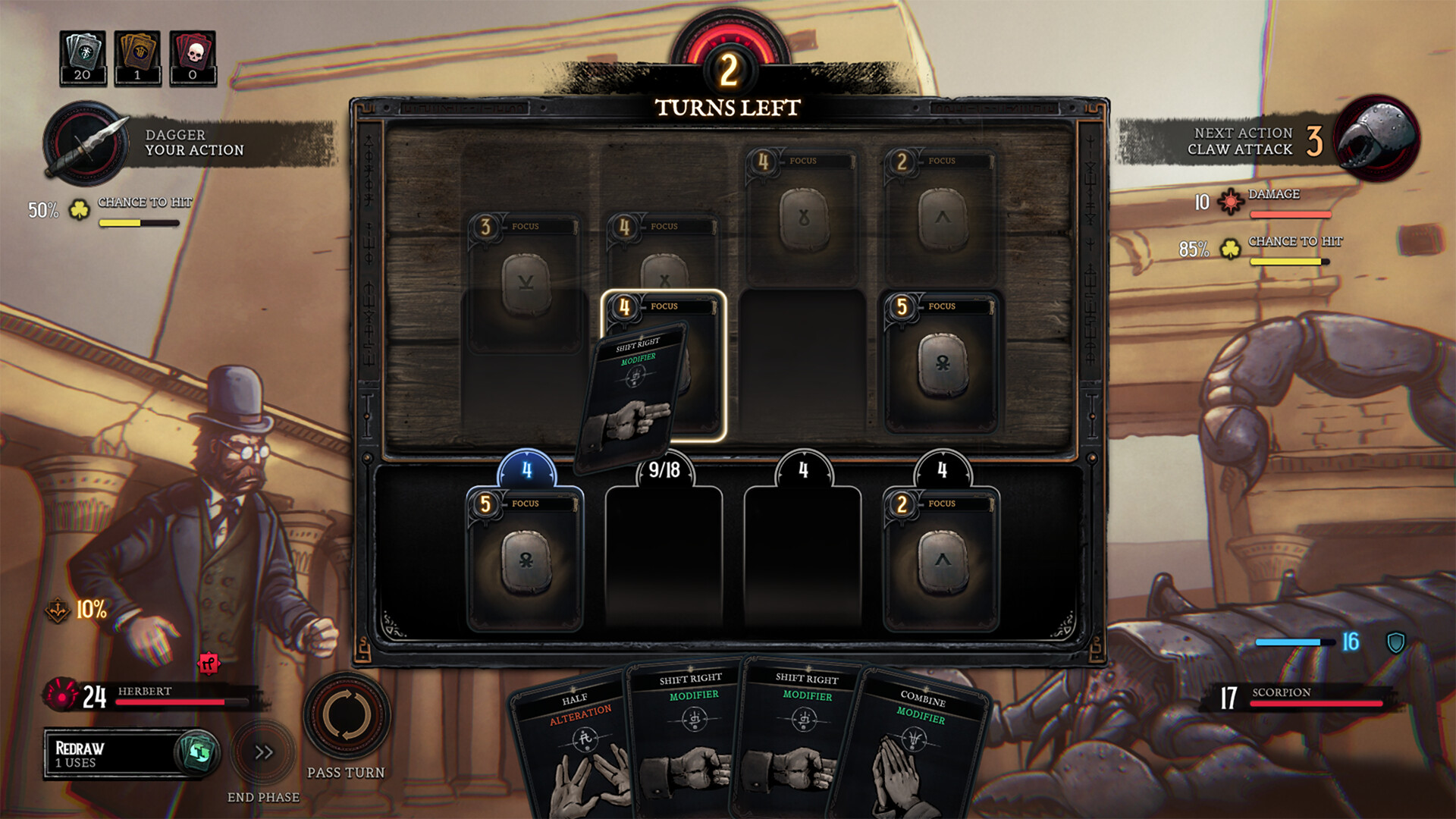Select the 5-focus rune card in the bottom row

526,561
